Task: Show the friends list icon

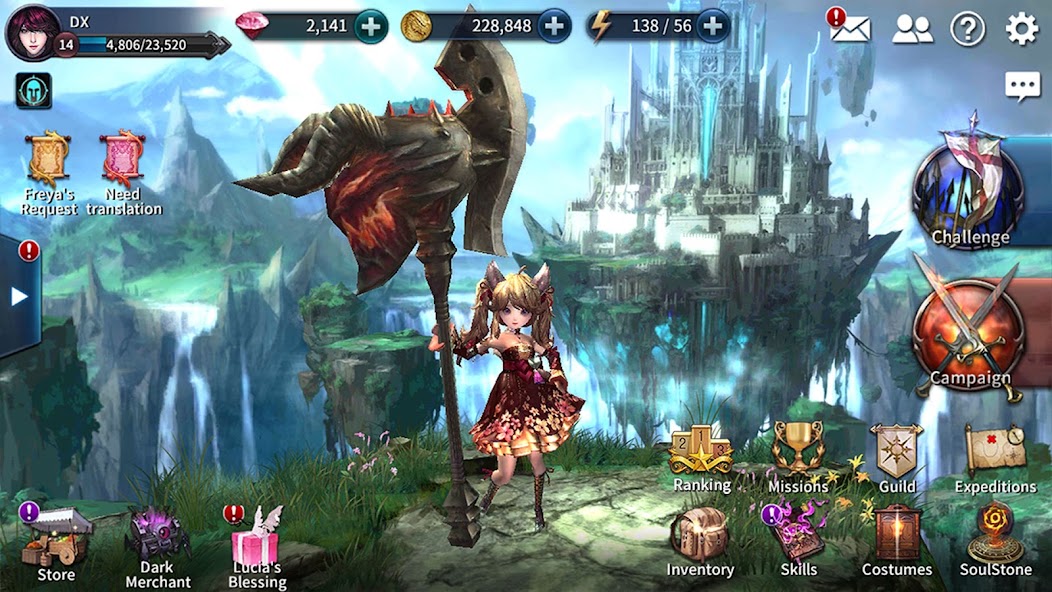Action: [x=911, y=29]
